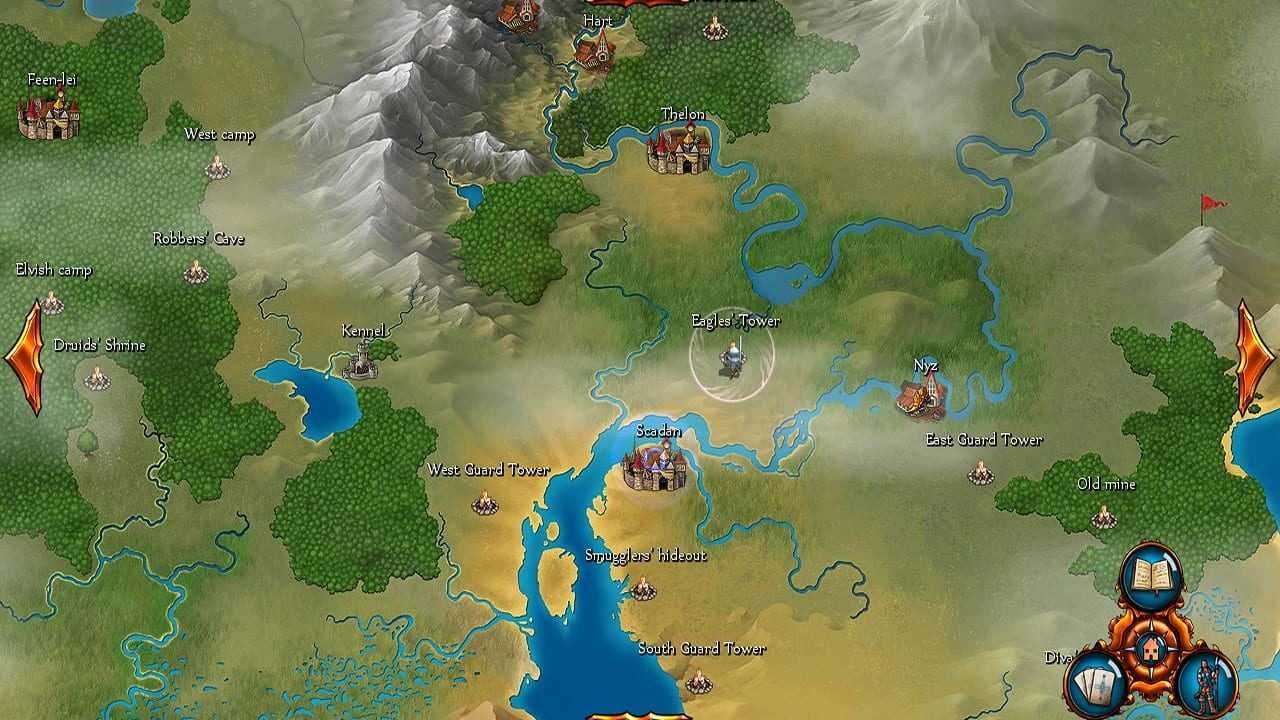
Task: Open the card deck button
Action: [x=1097, y=682]
